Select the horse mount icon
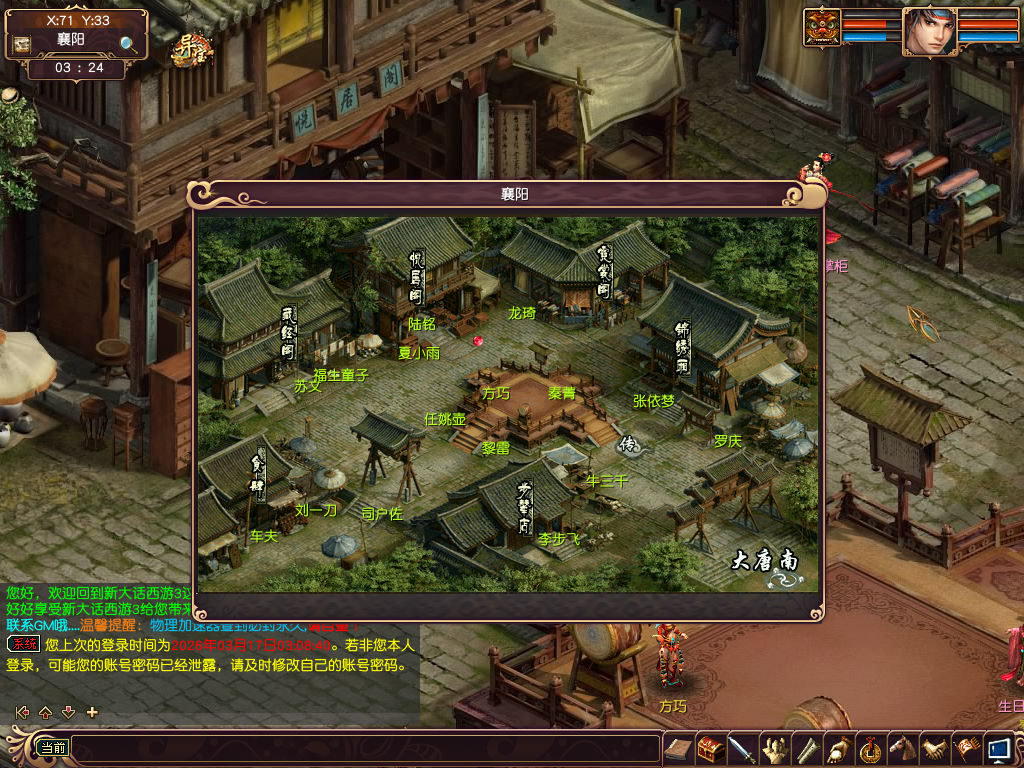 [x=902, y=749]
